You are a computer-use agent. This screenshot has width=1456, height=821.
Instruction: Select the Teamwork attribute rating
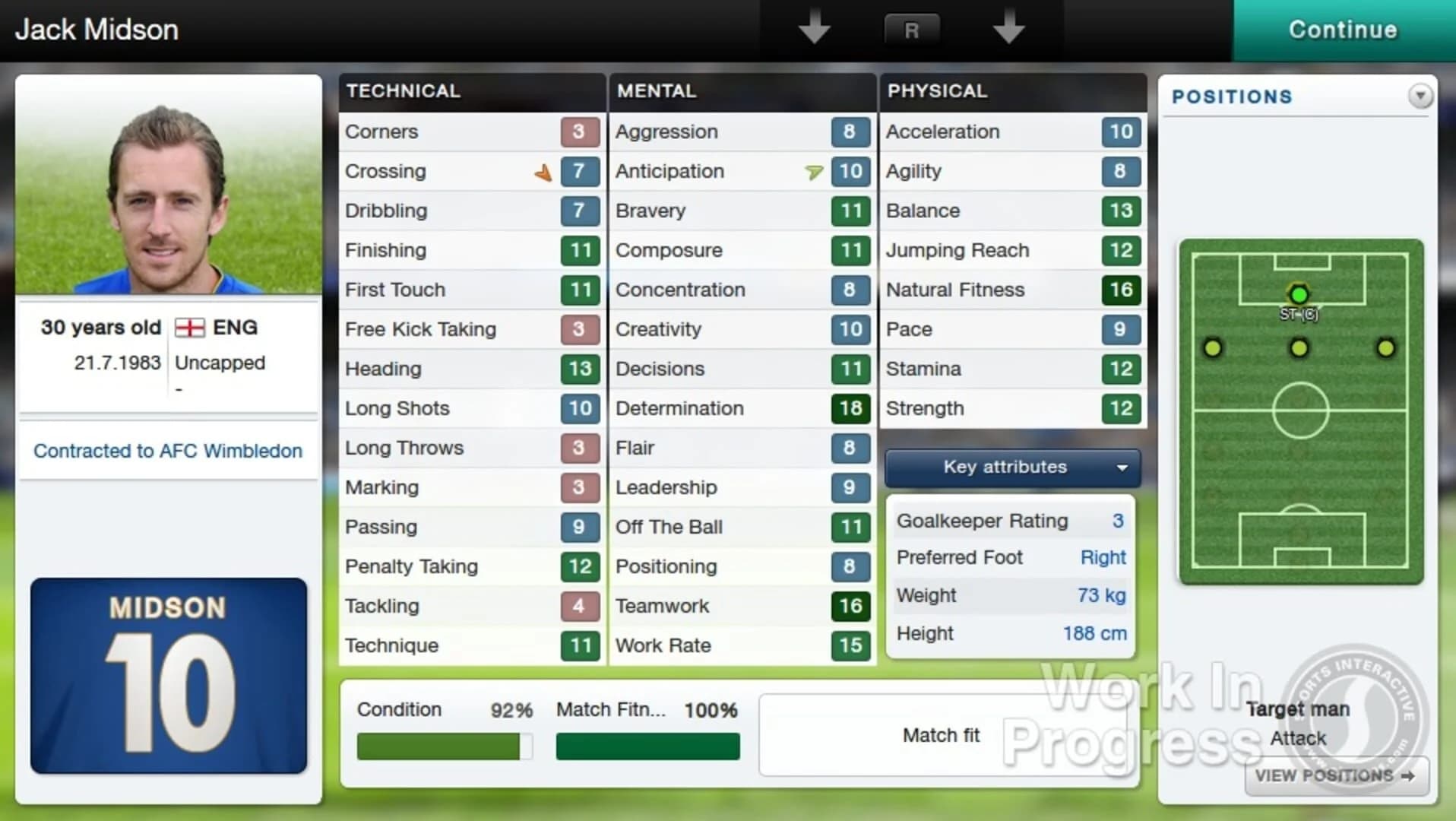(x=850, y=606)
